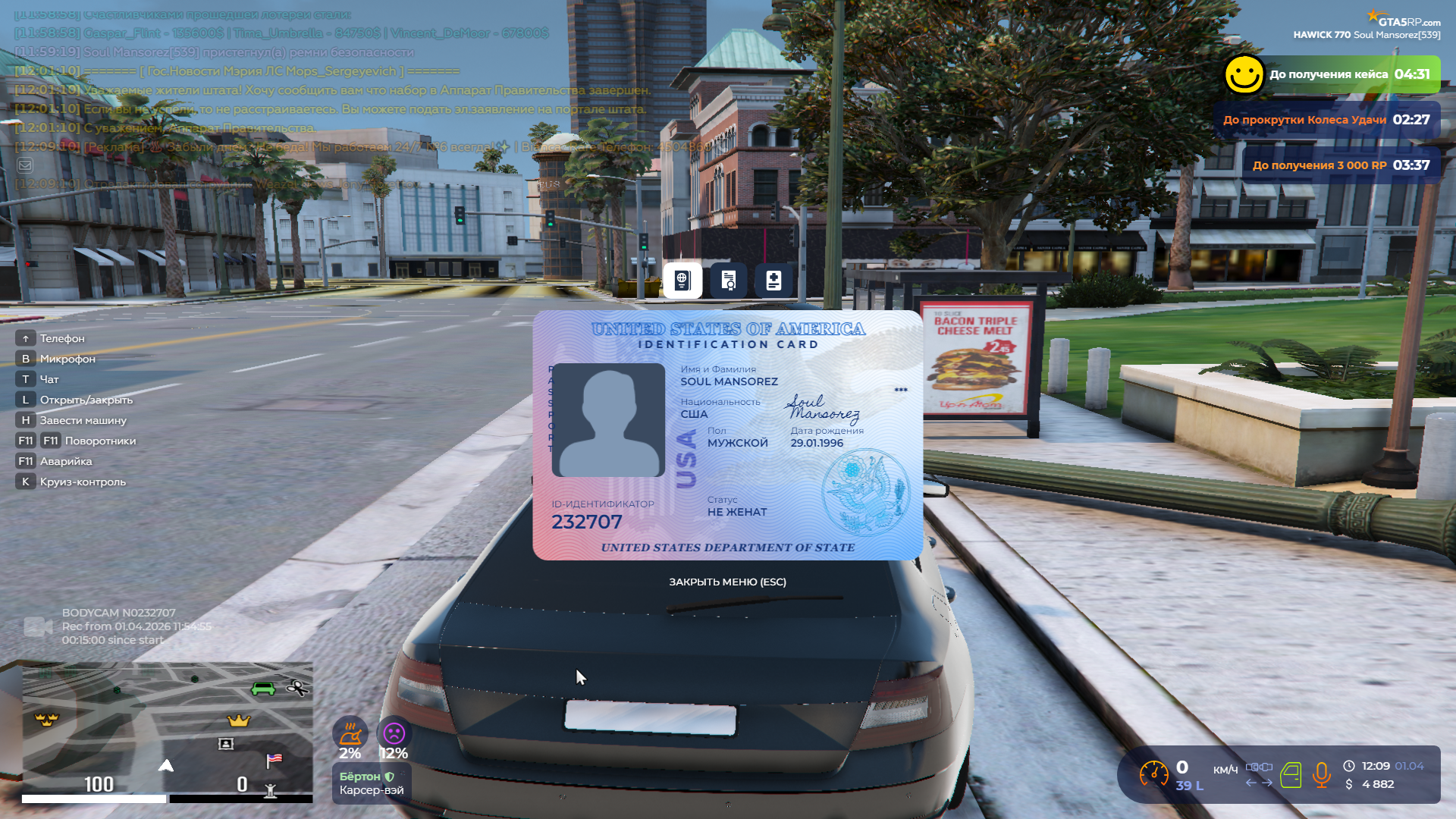Click the hunger chicken status icon
The image size is (1456, 819).
(350, 733)
